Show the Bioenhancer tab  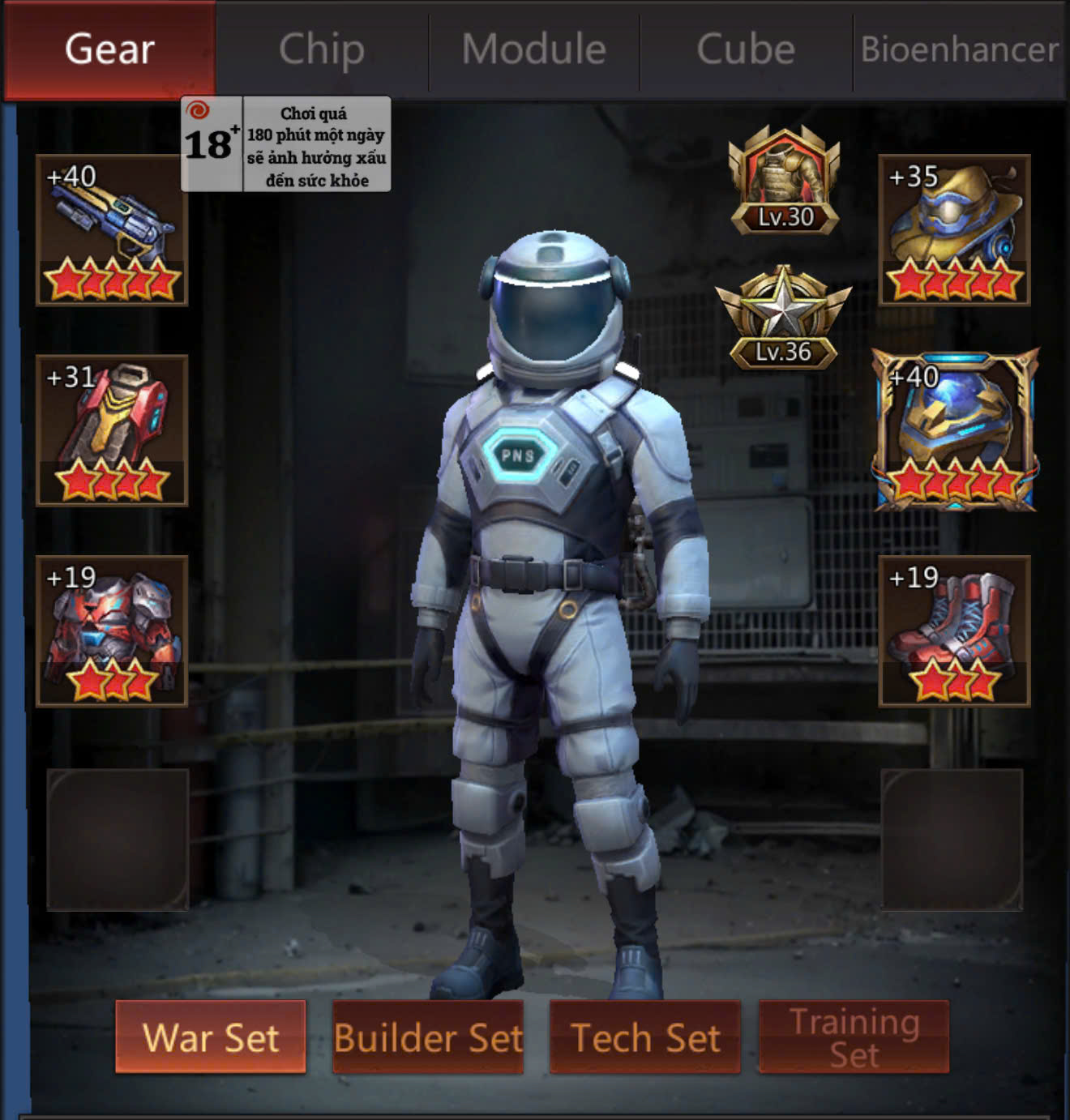960,49
